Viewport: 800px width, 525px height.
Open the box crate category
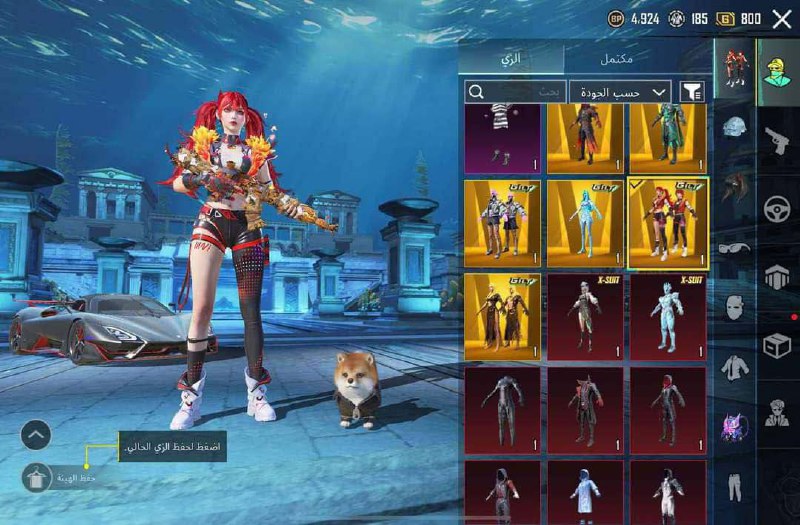pos(777,346)
